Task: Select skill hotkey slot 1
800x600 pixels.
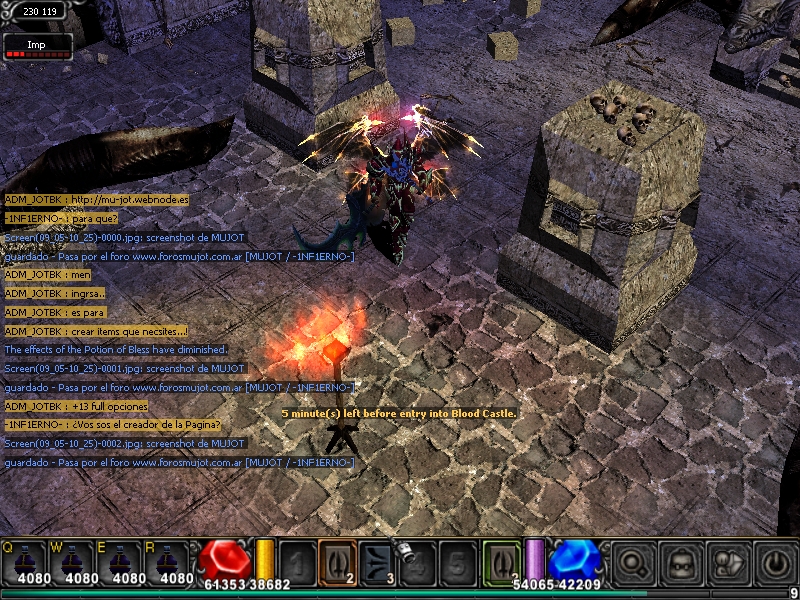Action: 297,561
